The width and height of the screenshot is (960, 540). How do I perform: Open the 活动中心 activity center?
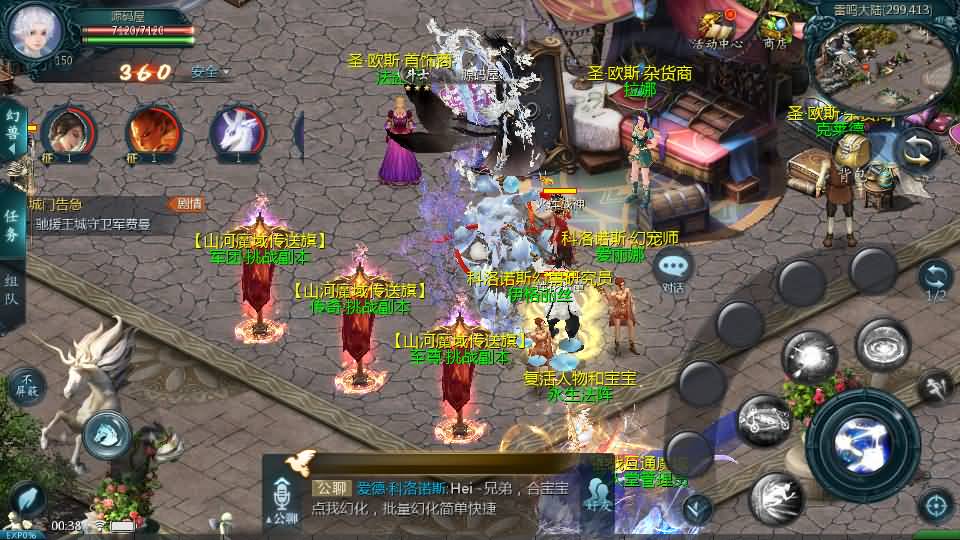tap(717, 29)
